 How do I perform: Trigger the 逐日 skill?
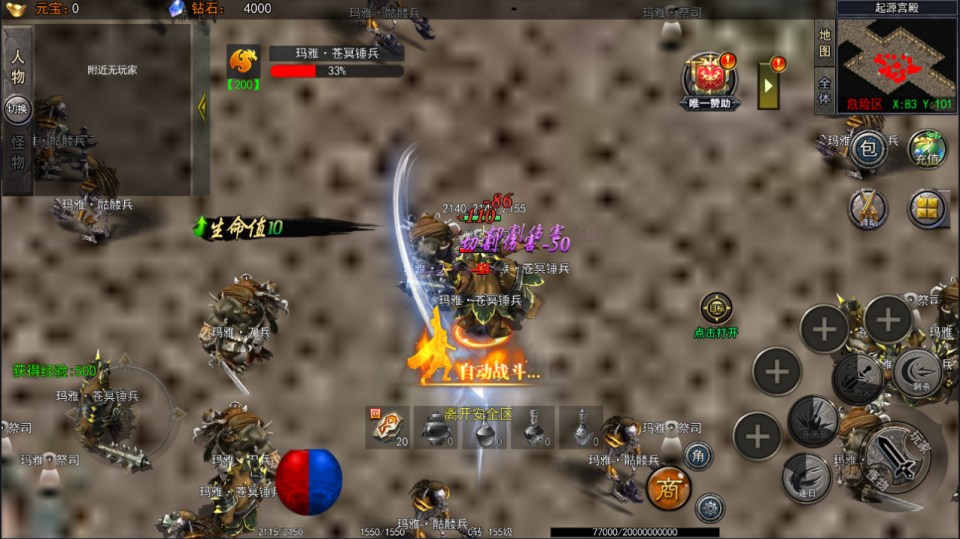pos(805,478)
